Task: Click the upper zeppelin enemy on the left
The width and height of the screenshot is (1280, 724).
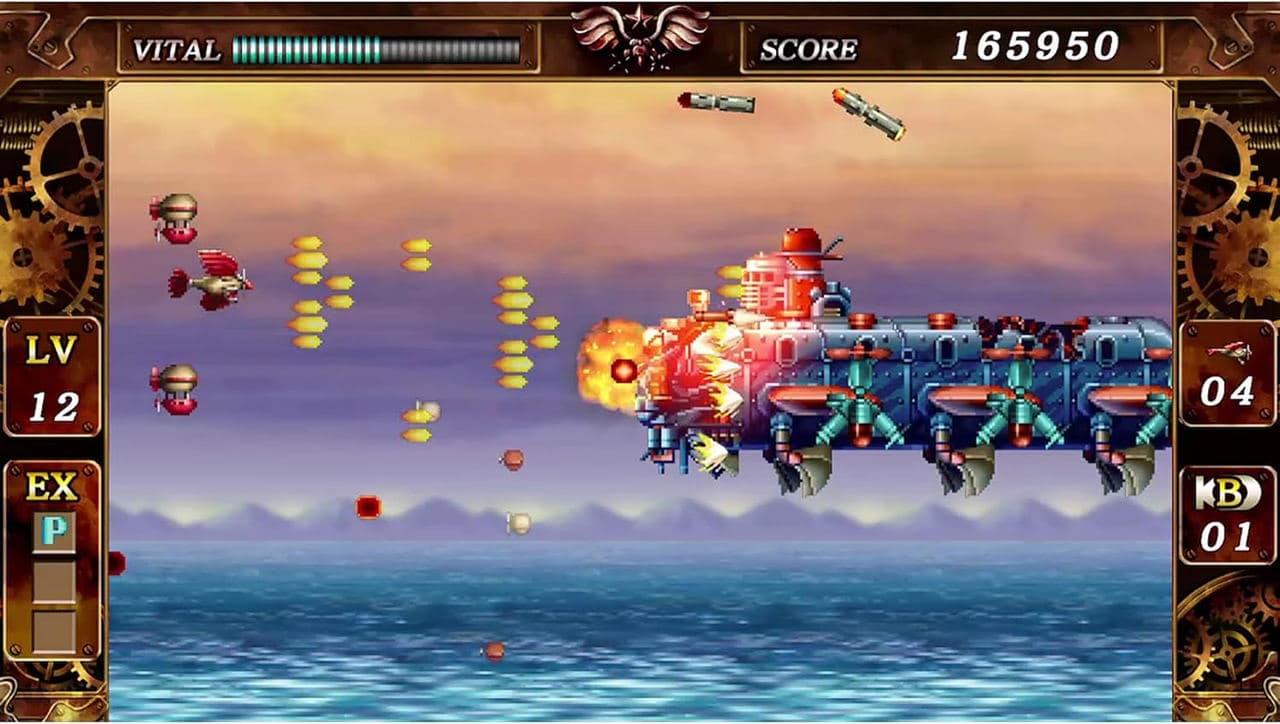Action: pyautogui.click(x=178, y=215)
